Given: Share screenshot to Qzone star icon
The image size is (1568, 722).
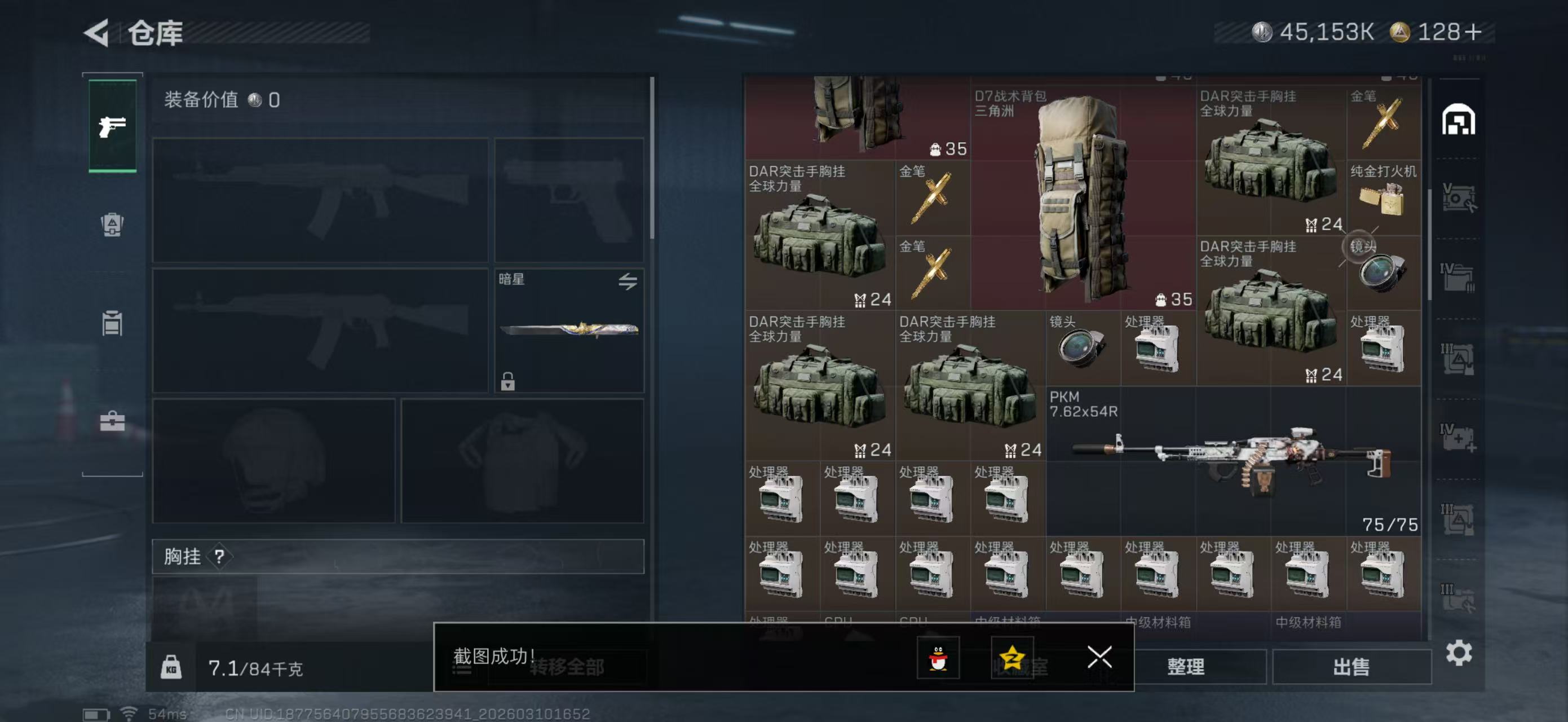Looking at the screenshot, I should (x=1012, y=658).
